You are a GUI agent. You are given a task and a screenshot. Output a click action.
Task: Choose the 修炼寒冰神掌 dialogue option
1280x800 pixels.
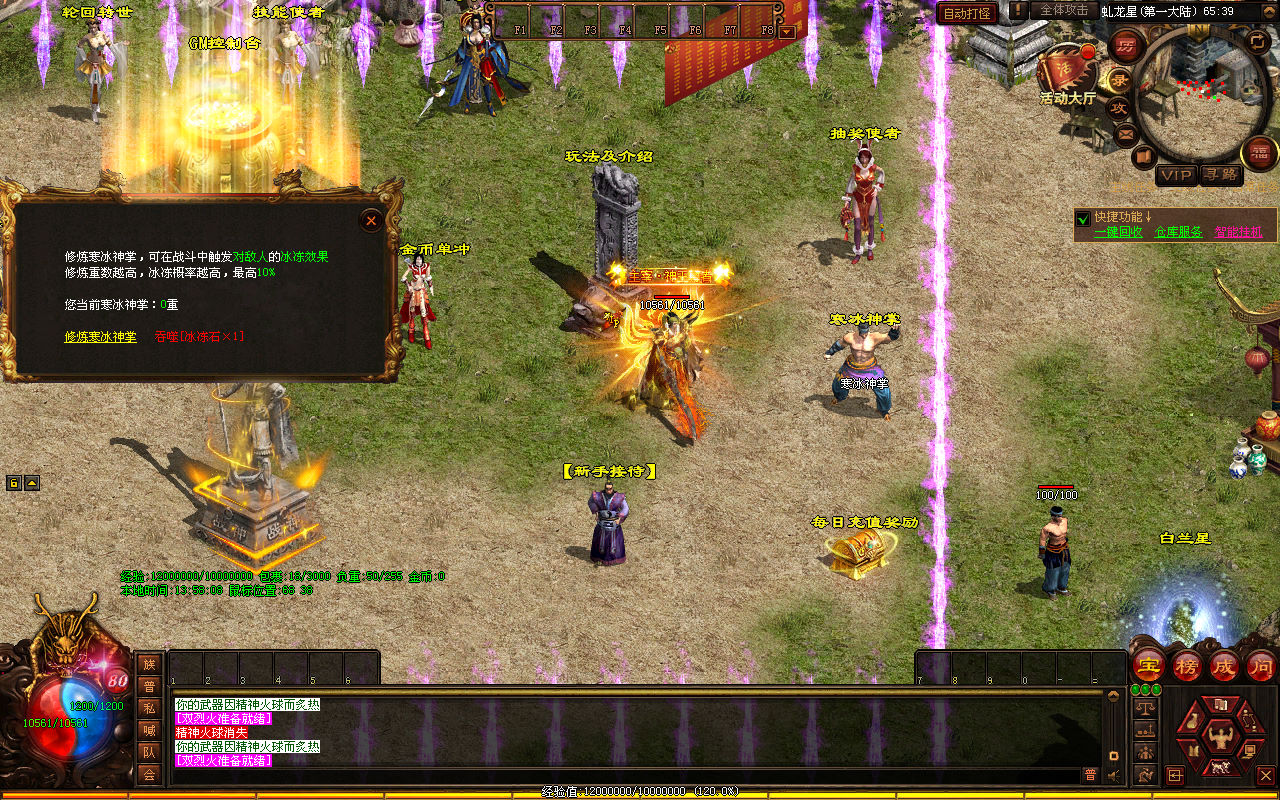pos(100,337)
